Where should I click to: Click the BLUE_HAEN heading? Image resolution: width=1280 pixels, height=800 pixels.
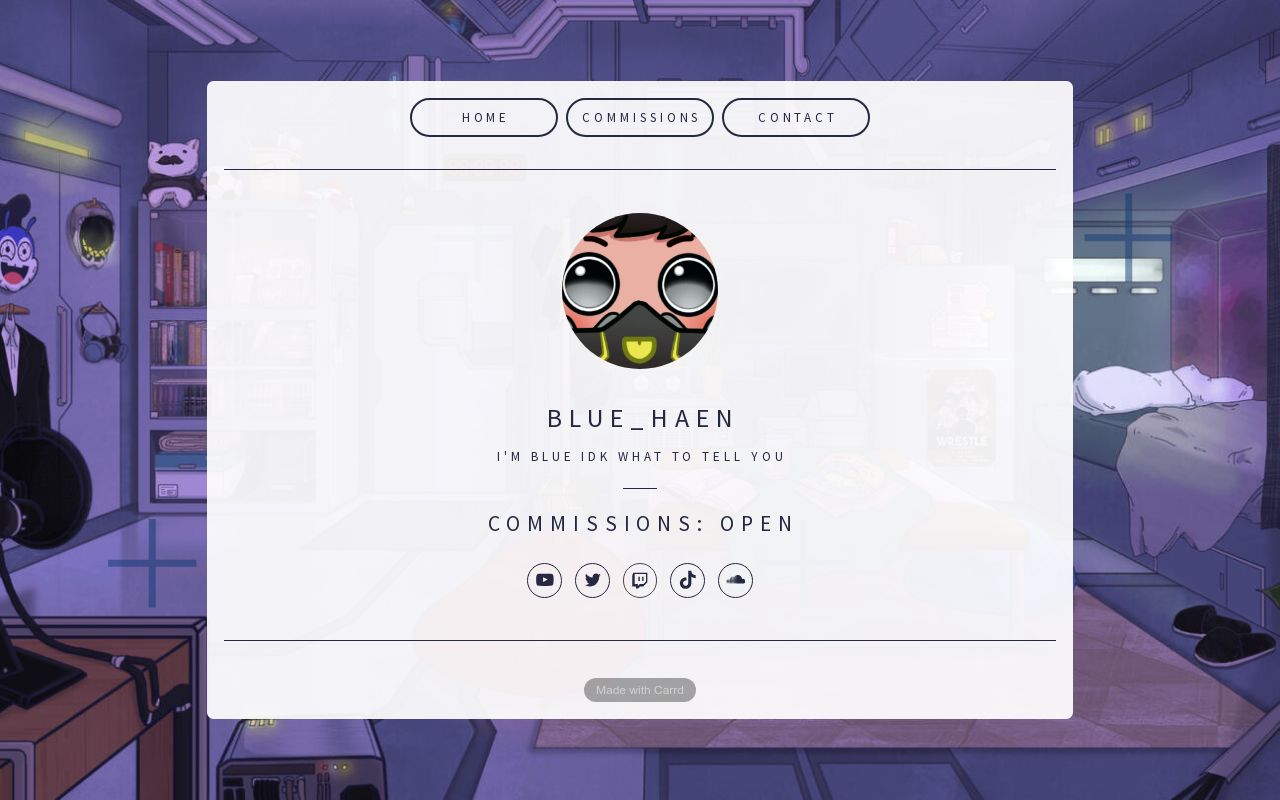[x=640, y=418]
